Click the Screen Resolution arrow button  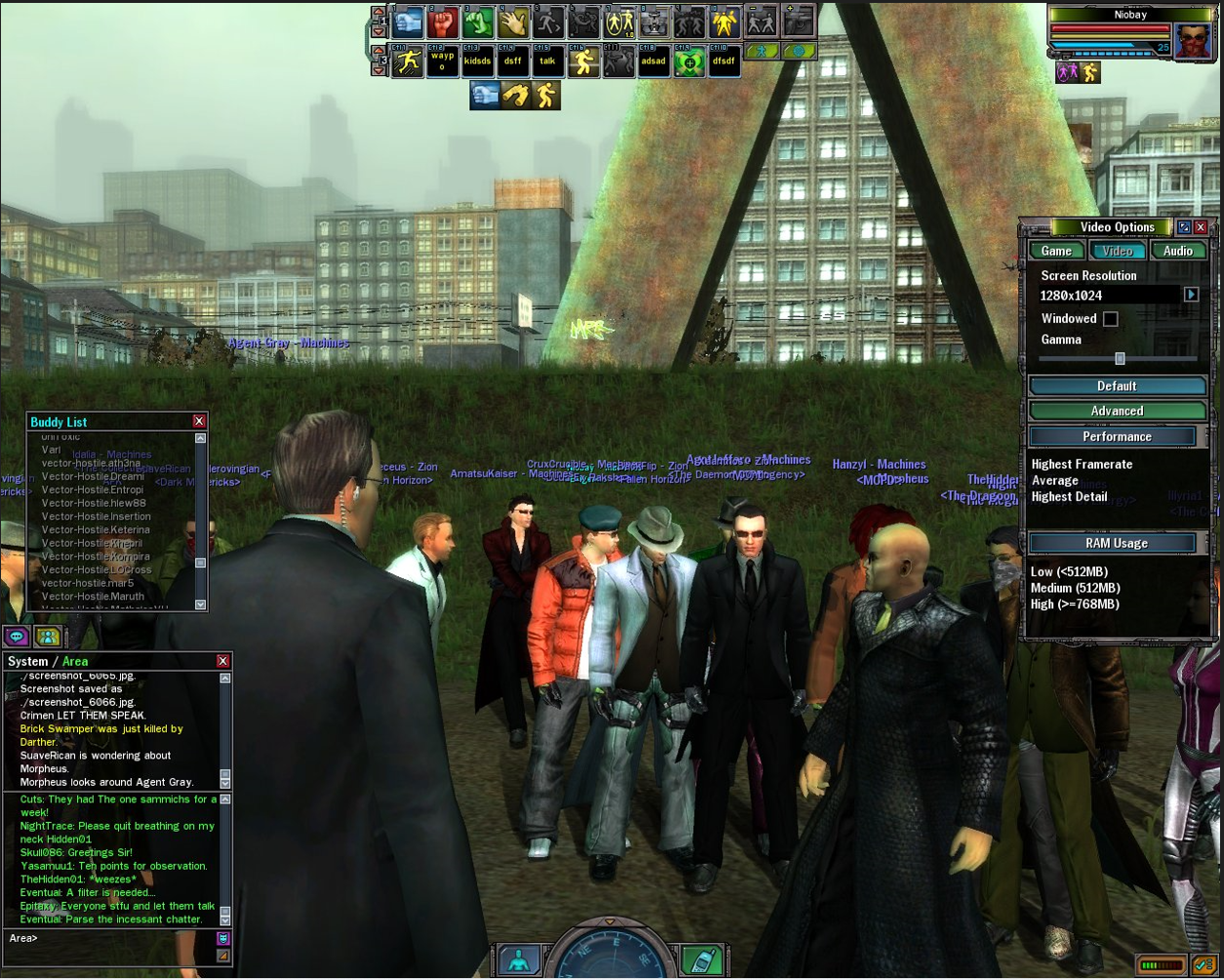1191,294
